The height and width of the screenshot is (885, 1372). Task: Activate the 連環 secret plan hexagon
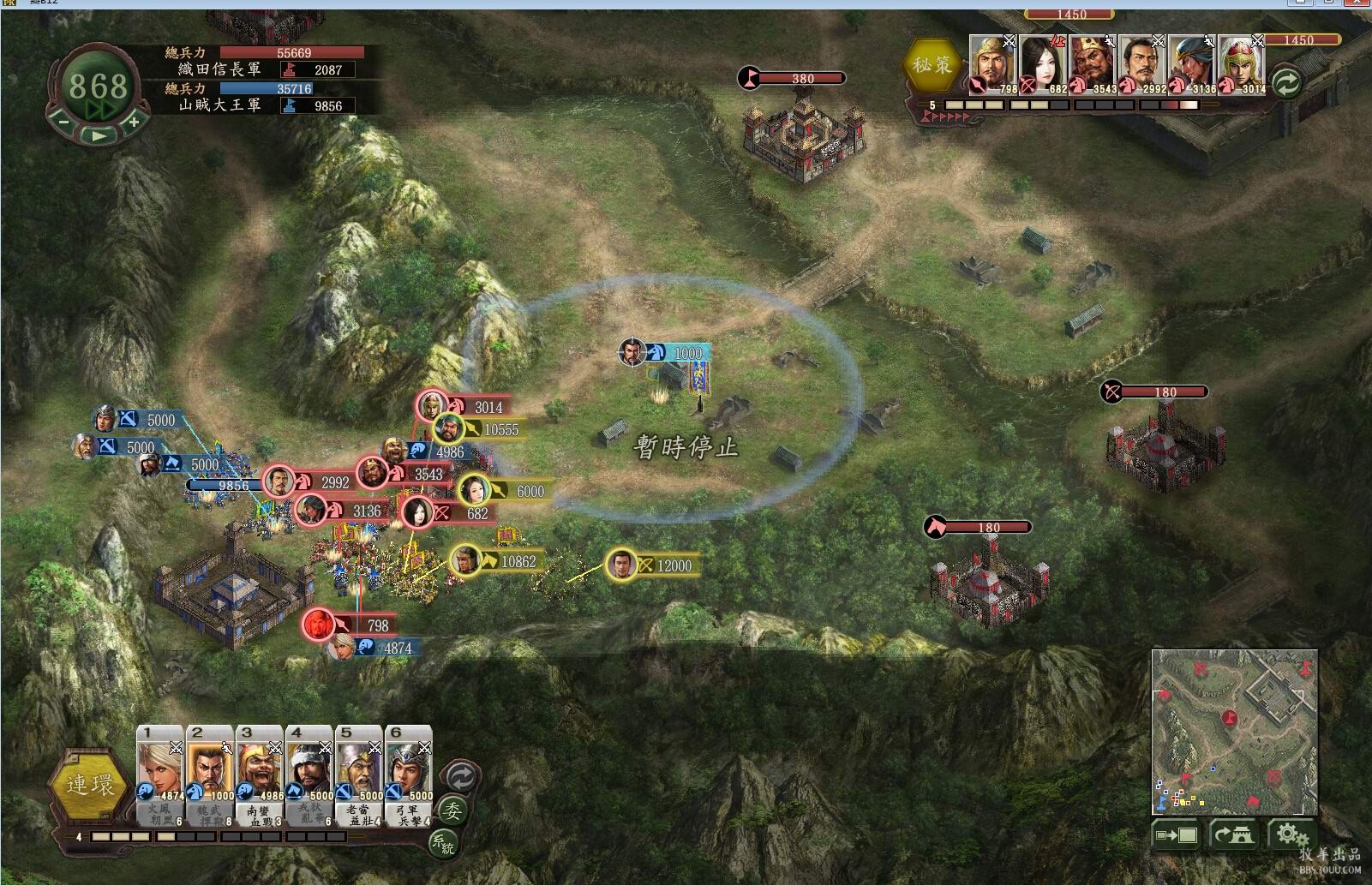click(90, 785)
